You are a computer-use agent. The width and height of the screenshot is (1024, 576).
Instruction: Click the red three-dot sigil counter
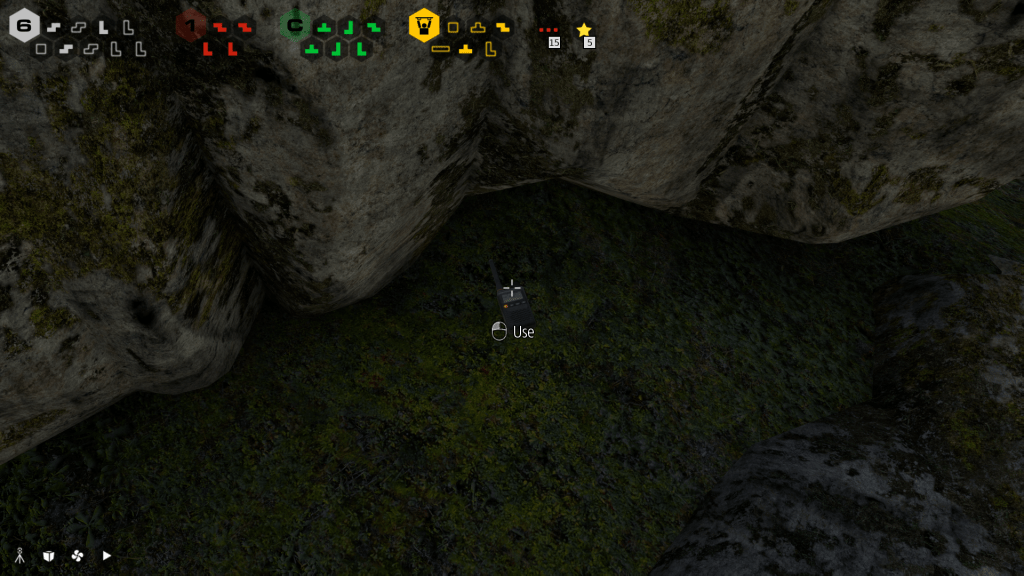[549, 30]
